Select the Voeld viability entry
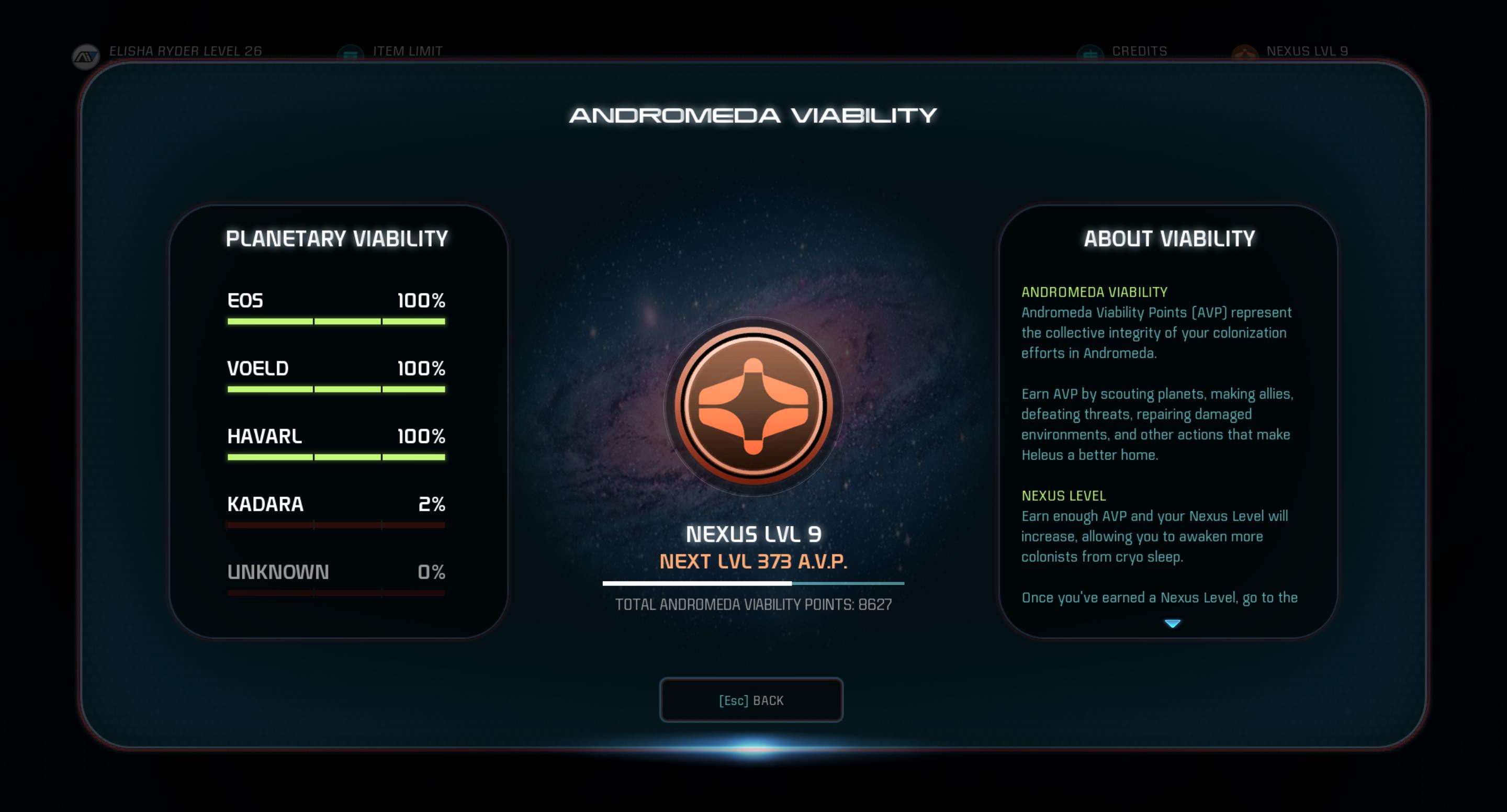1507x812 pixels. pos(336,376)
